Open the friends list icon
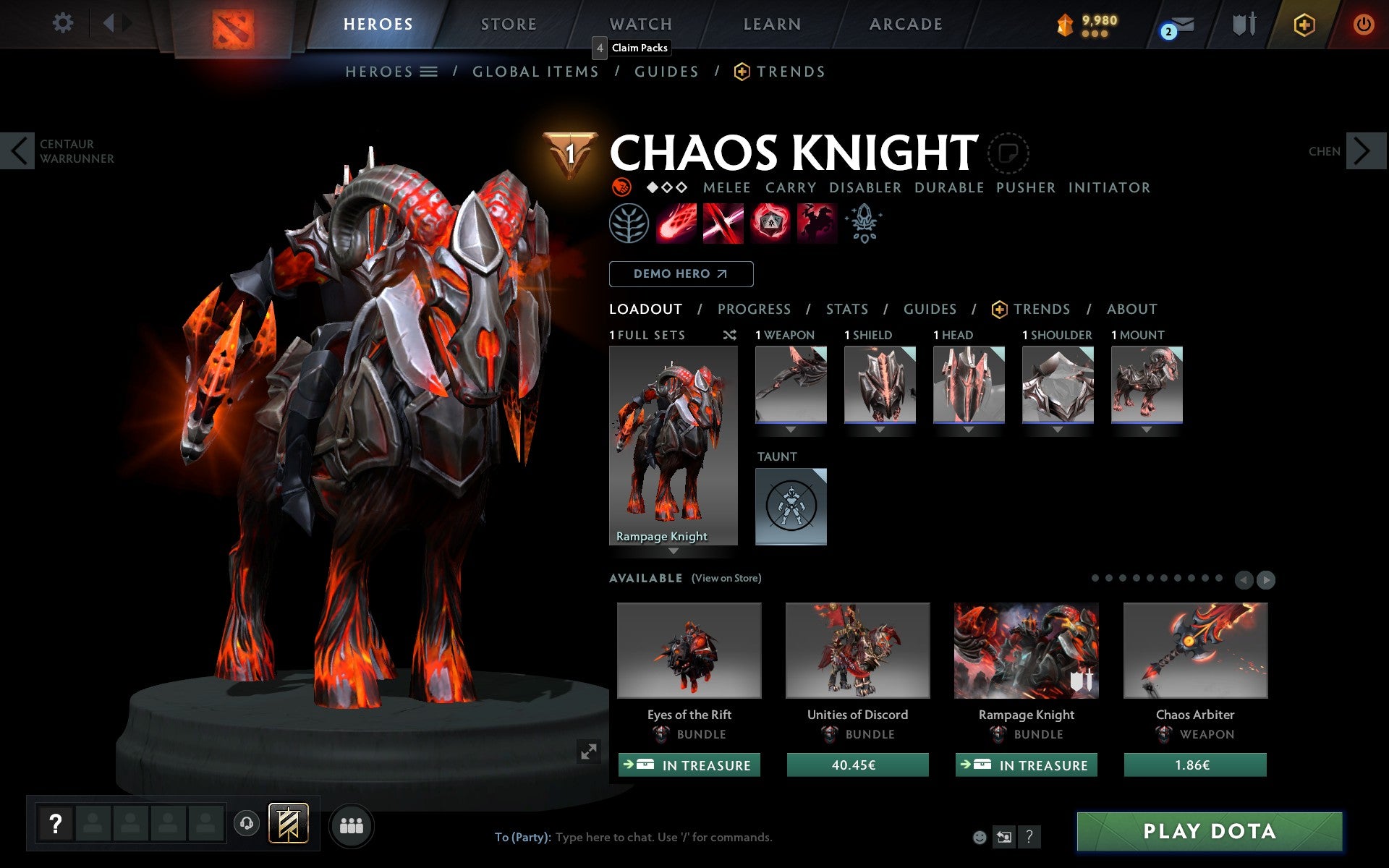 352,824
